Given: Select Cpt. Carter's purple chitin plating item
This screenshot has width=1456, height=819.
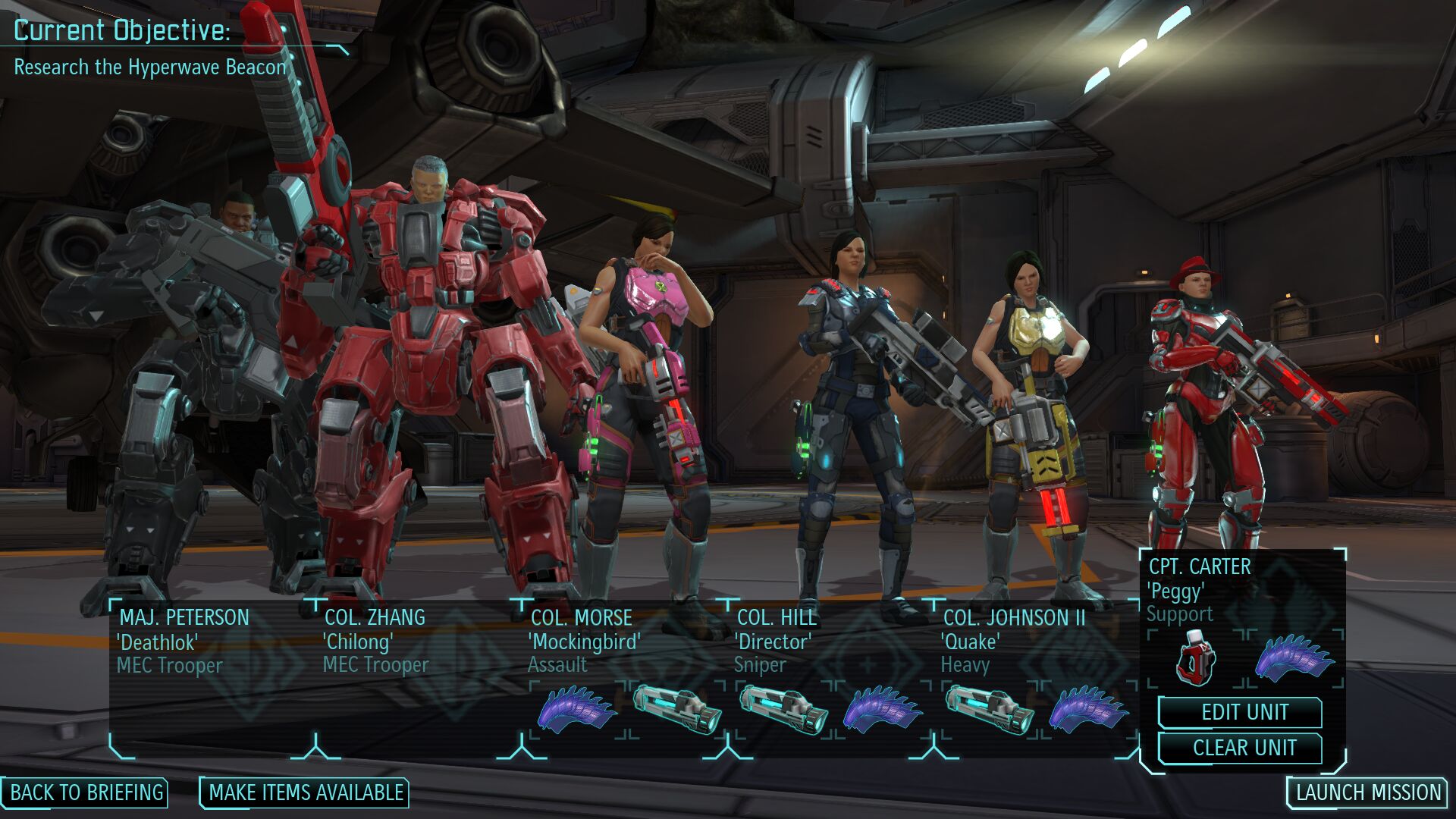Looking at the screenshot, I should 1294,657.
